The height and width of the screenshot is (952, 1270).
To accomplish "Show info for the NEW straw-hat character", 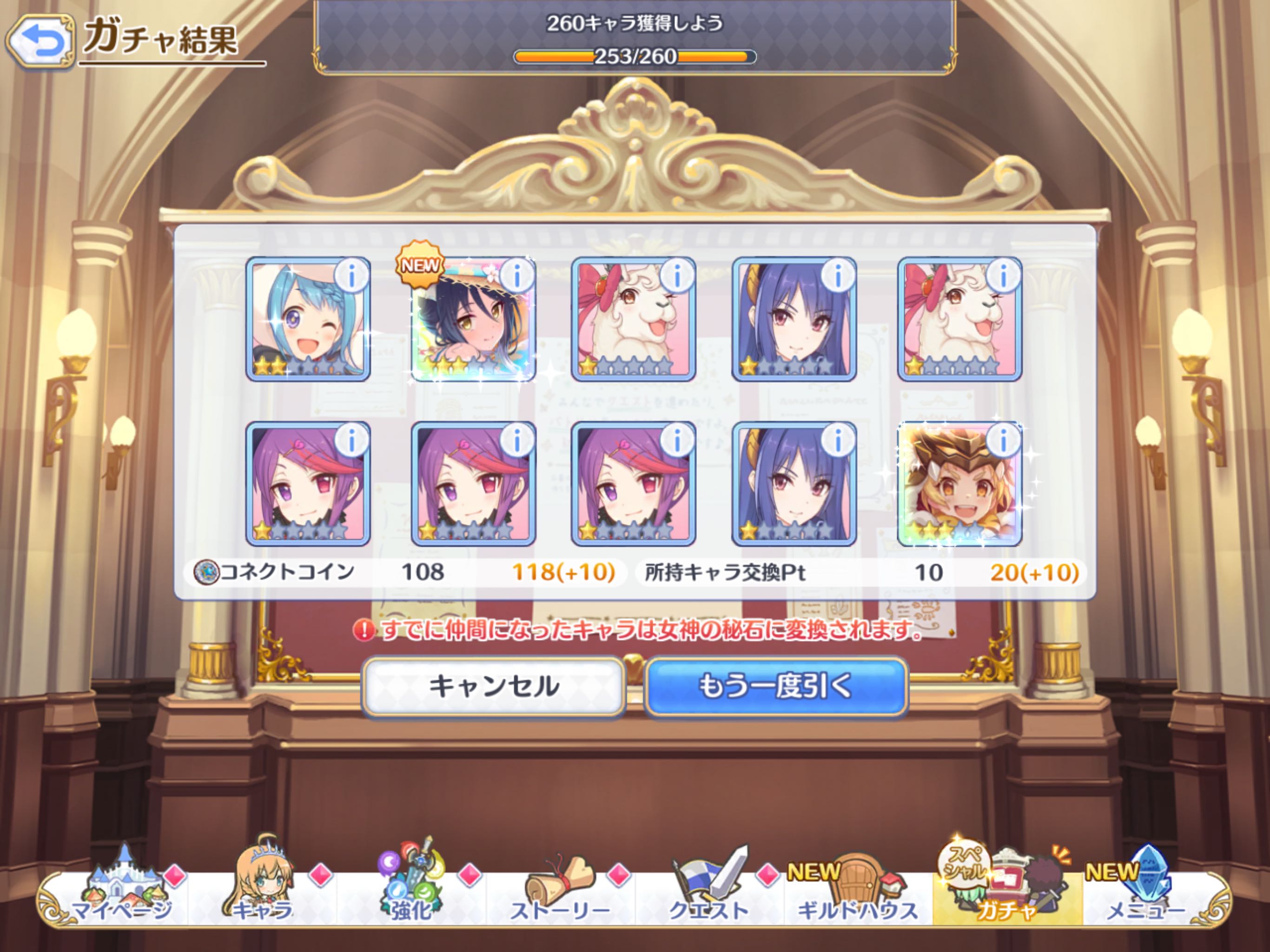I will [x=517, y=276].
